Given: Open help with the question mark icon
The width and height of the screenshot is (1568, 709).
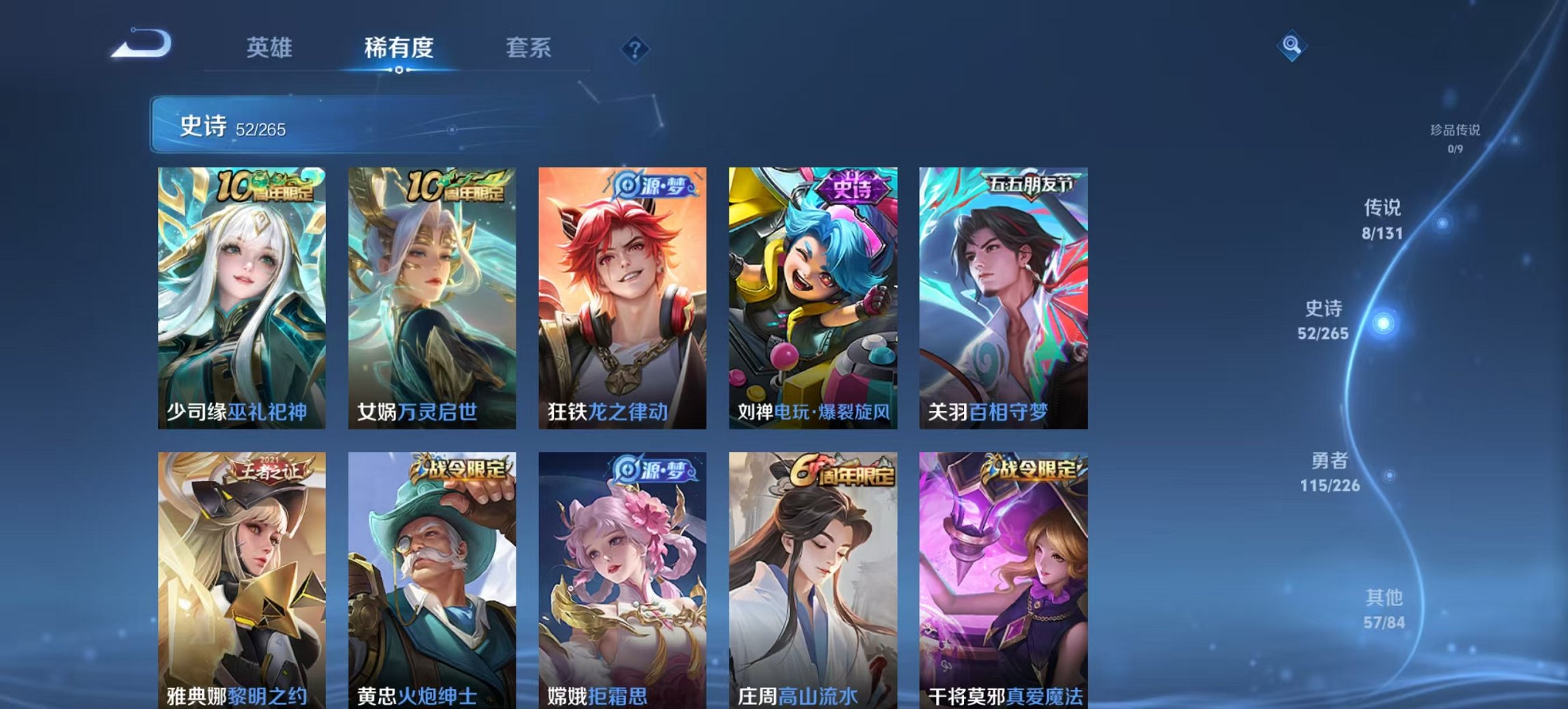Looking at the screenshot, I should point(634,48).
